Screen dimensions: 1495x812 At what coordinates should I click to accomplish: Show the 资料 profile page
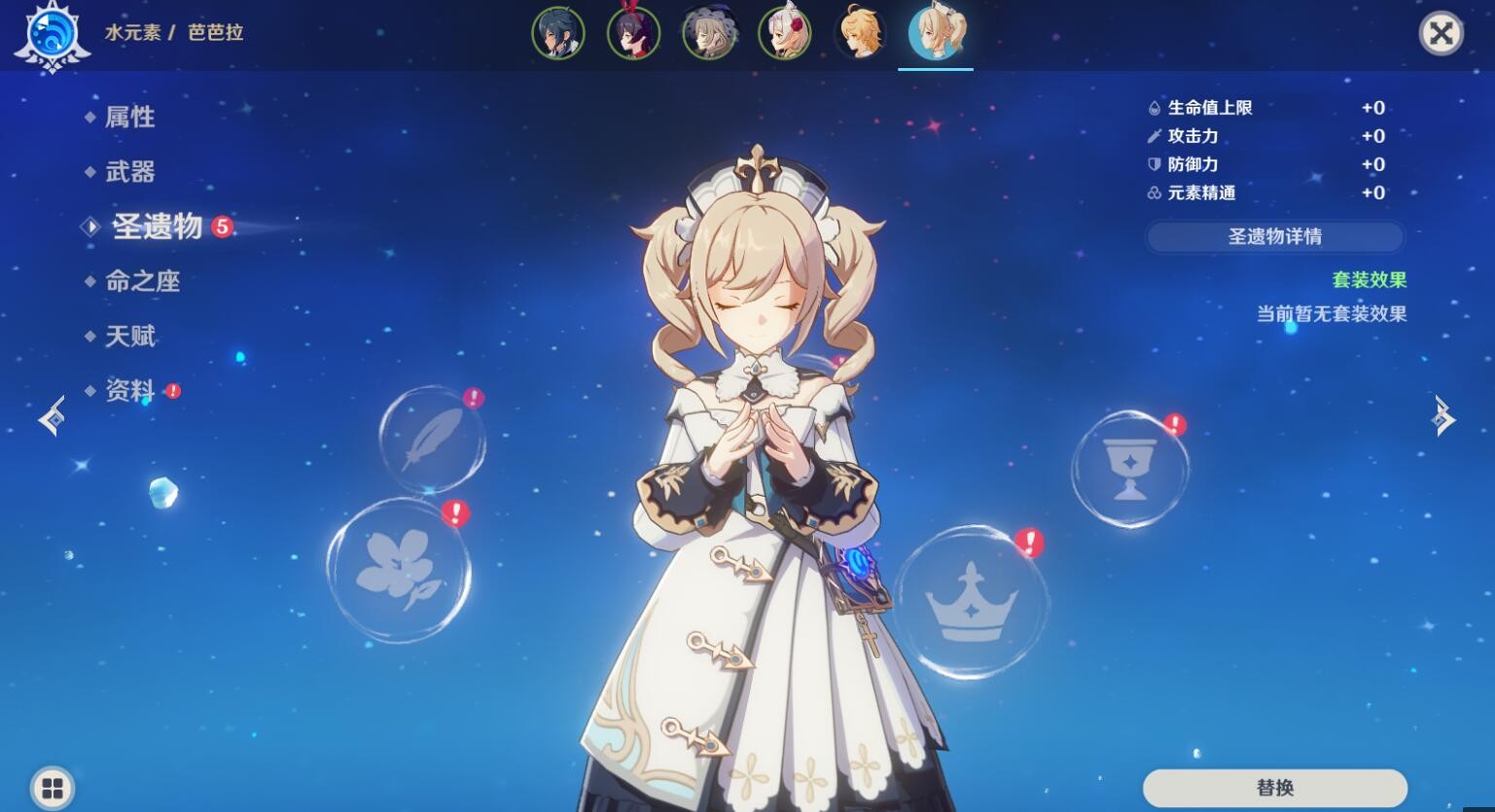point(129,391)
